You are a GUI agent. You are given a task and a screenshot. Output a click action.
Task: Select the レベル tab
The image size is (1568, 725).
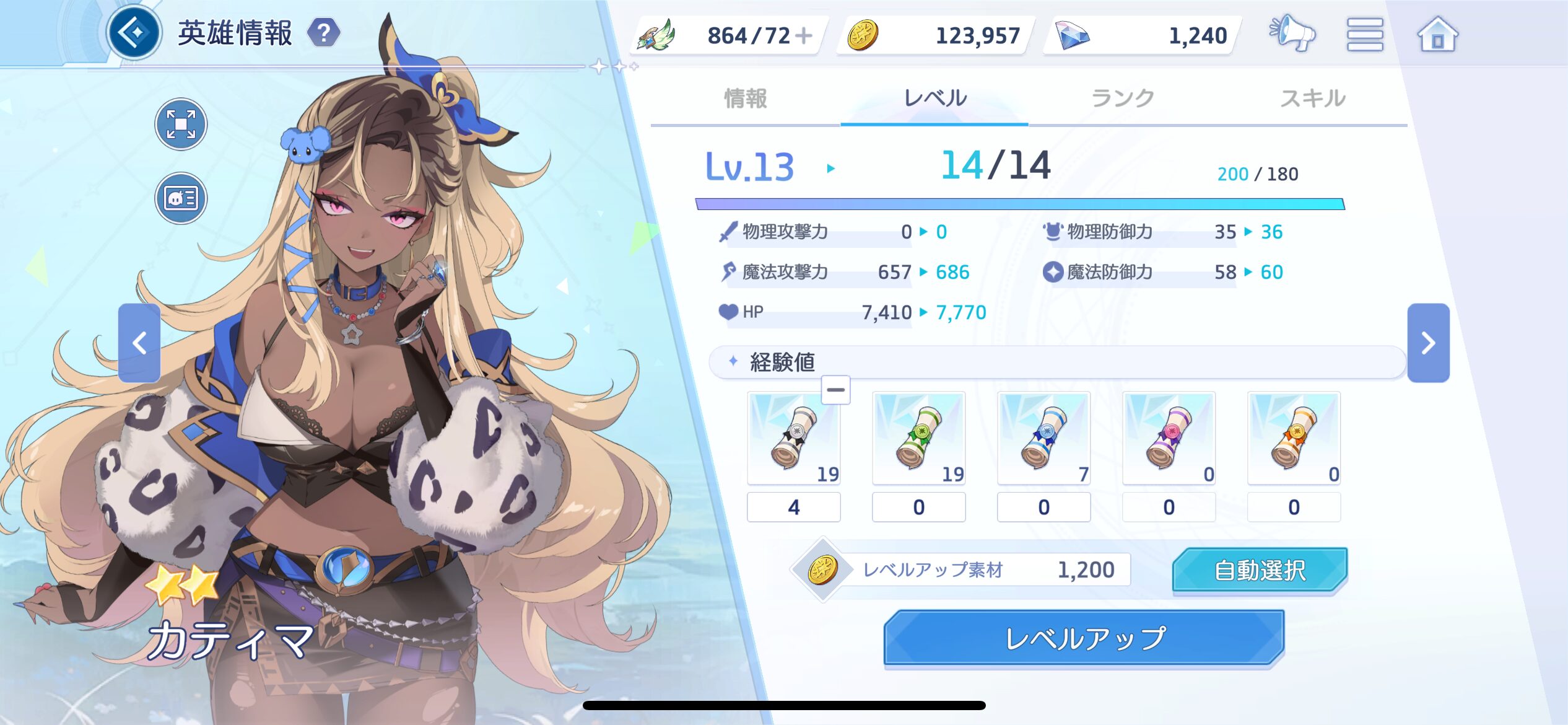pos(934,99)
